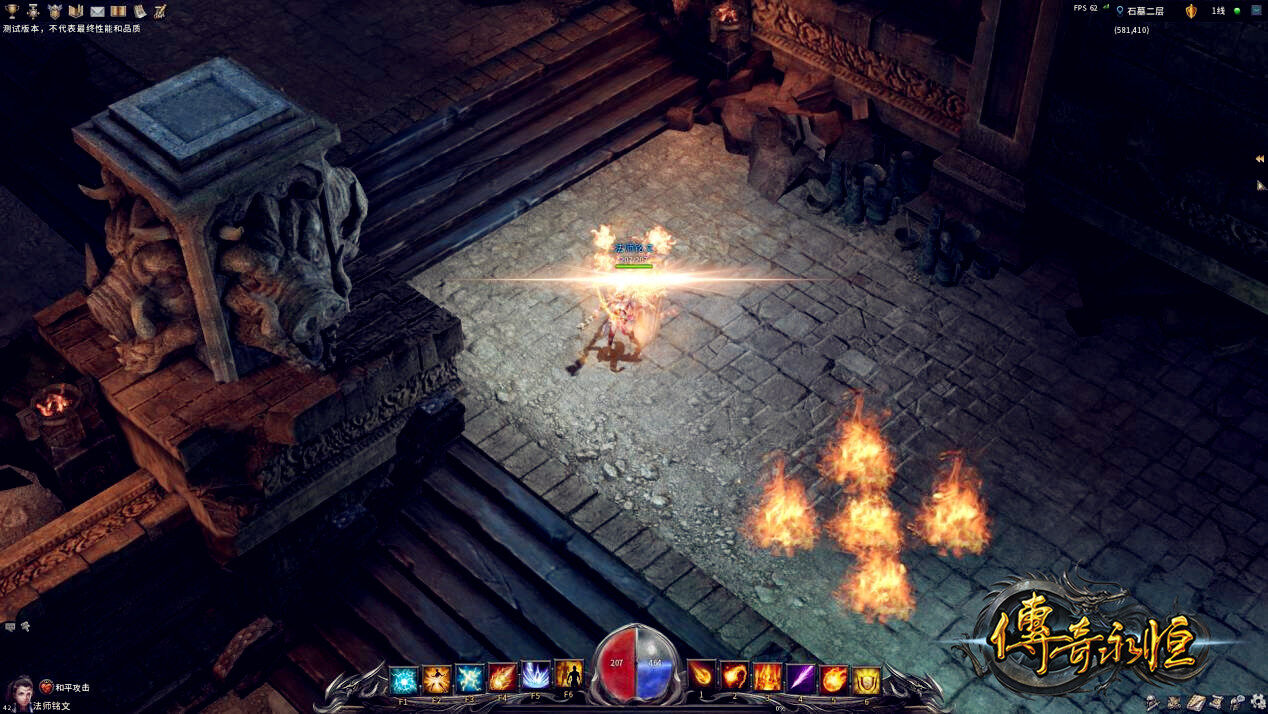Select the line 1 server channel
1268x714 pixels.
coord(1218,11)
